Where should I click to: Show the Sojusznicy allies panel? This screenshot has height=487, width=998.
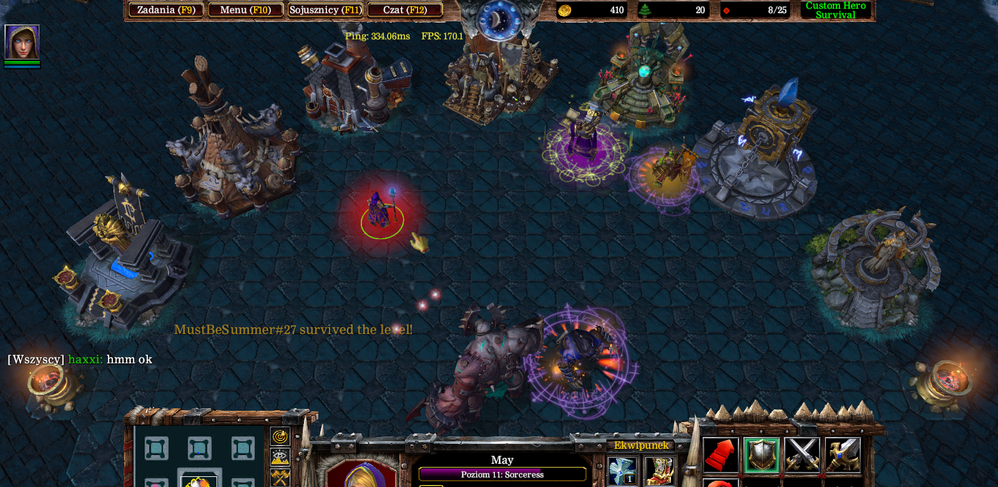coord(325,10)
